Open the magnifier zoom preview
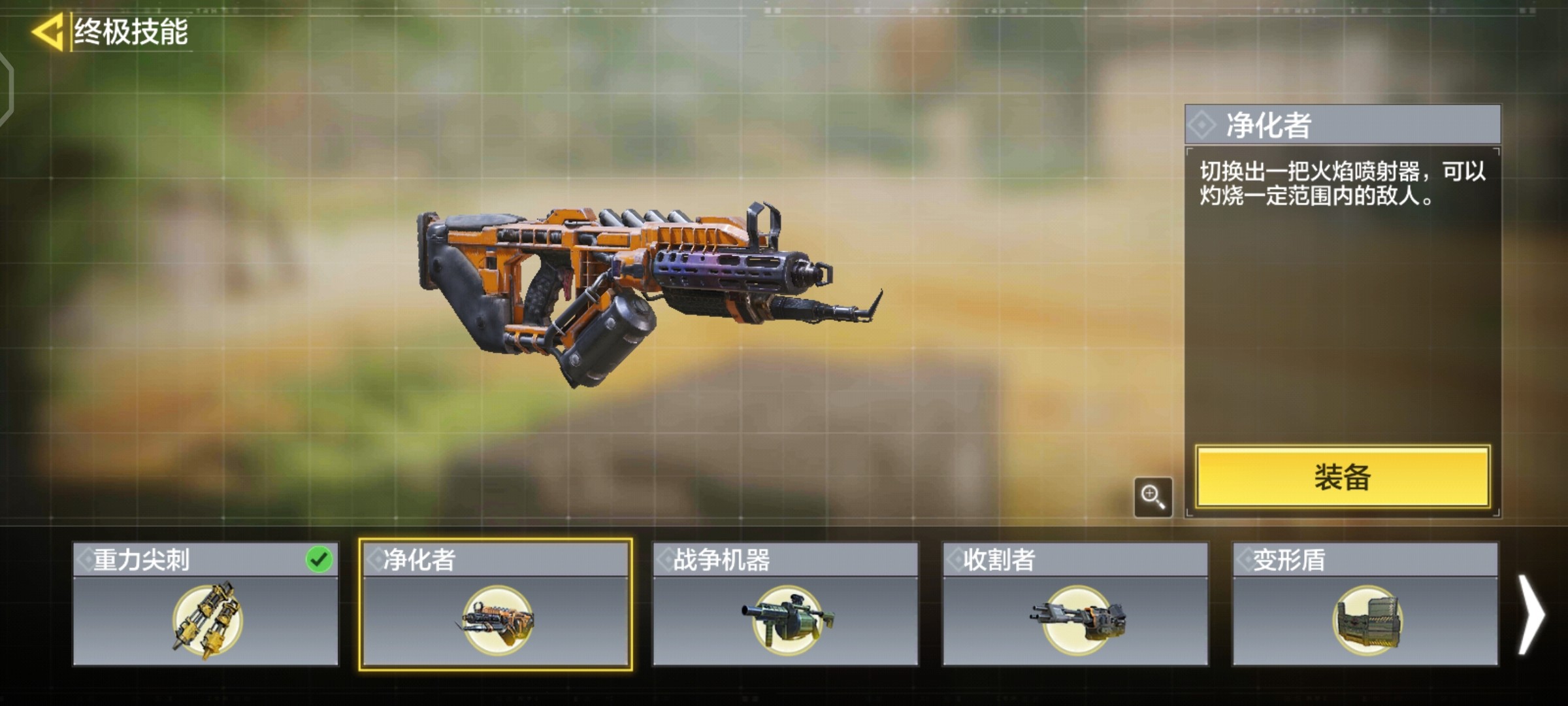 tap(1152, 497)
